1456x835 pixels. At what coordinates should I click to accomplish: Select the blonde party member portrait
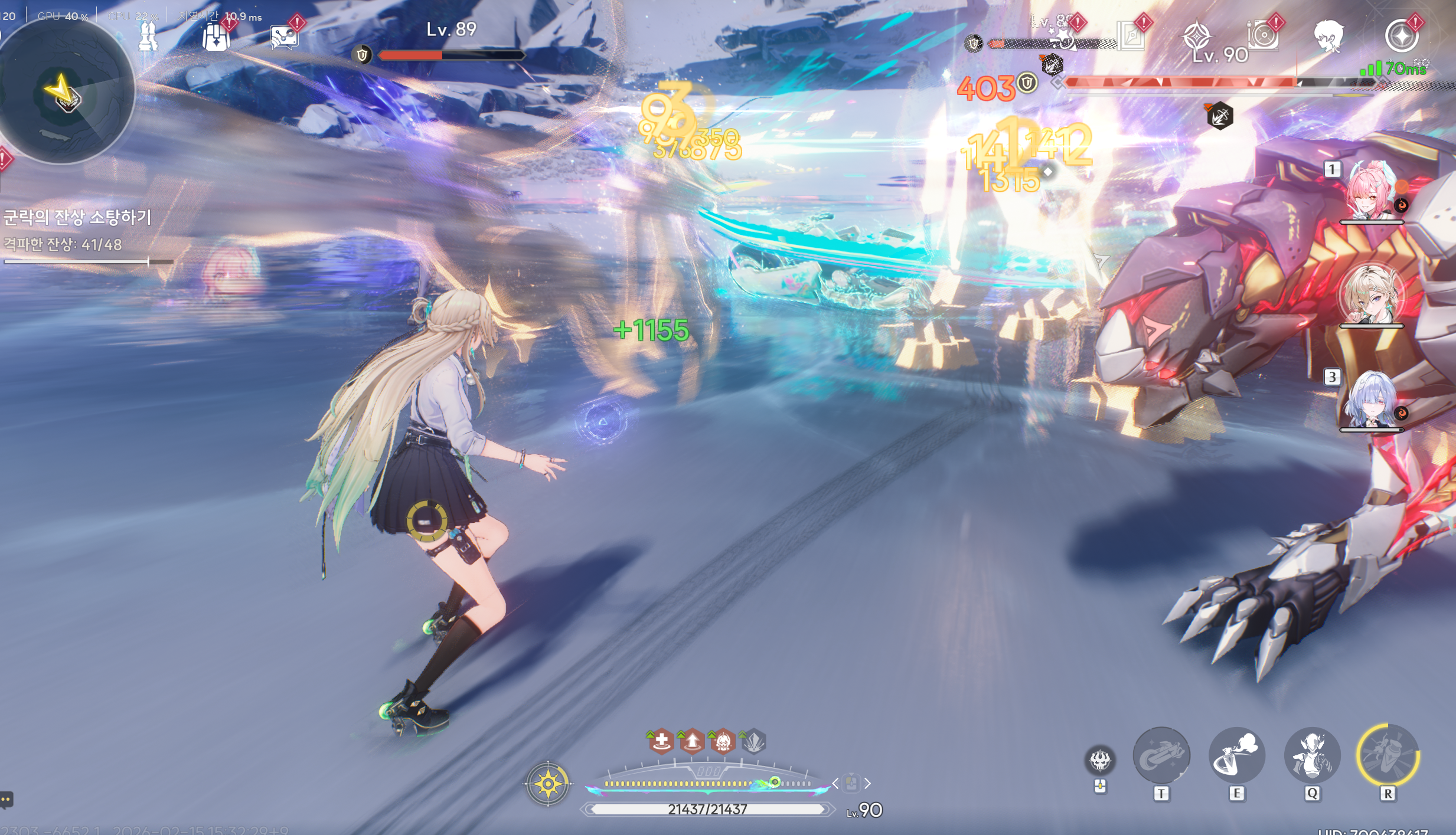[1370, 295]
